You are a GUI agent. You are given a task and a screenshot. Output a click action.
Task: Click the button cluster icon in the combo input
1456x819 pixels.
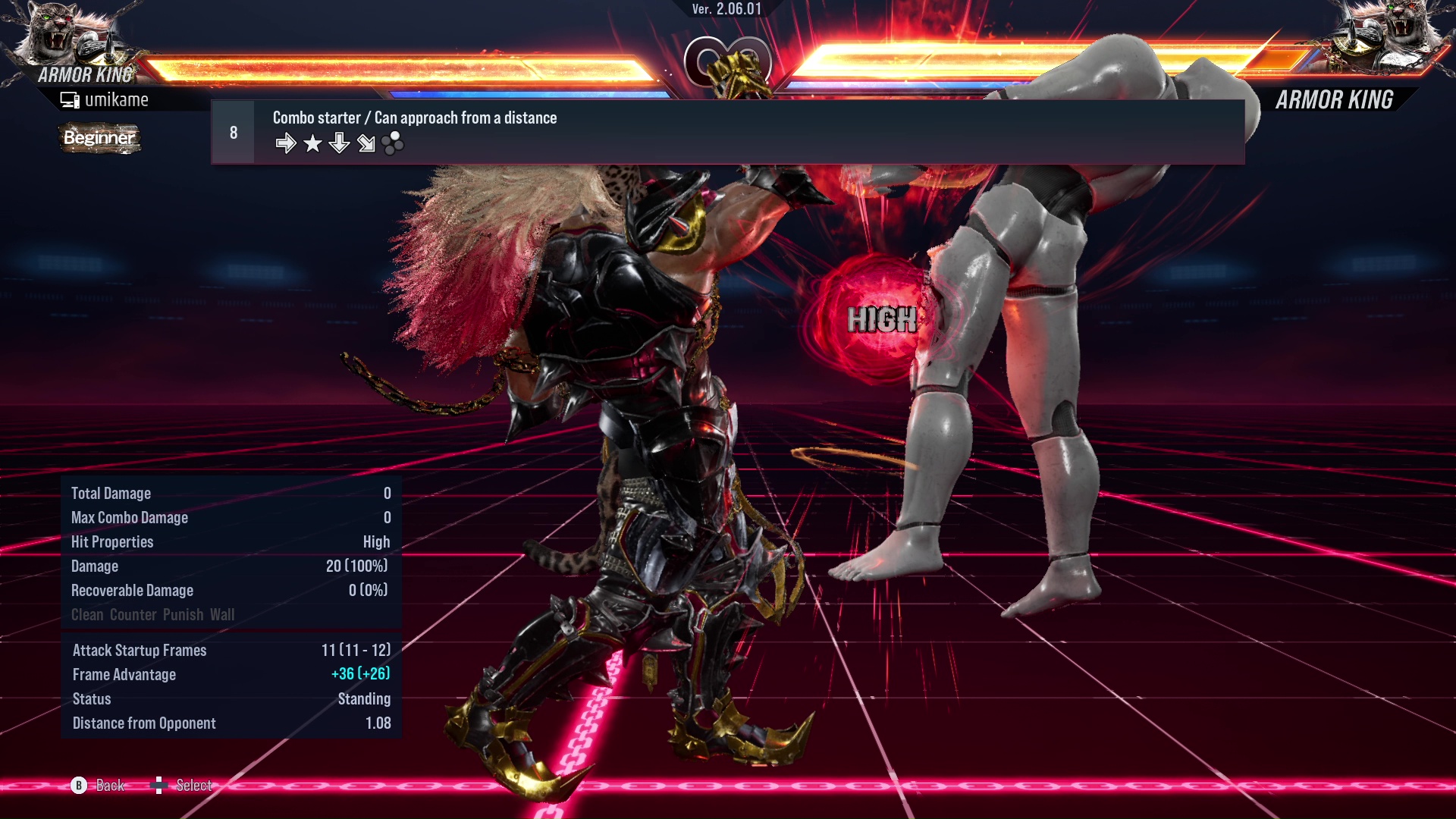[x=391, y=142]
